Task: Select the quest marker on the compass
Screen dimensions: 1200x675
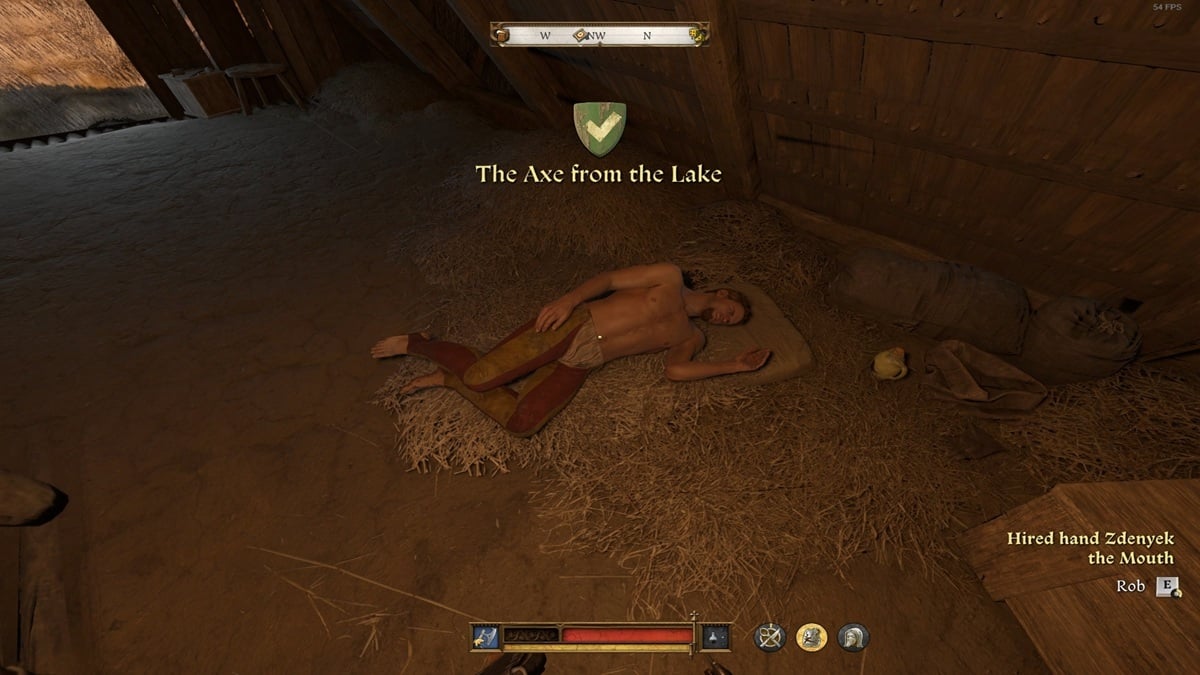Action: [579, 35]
